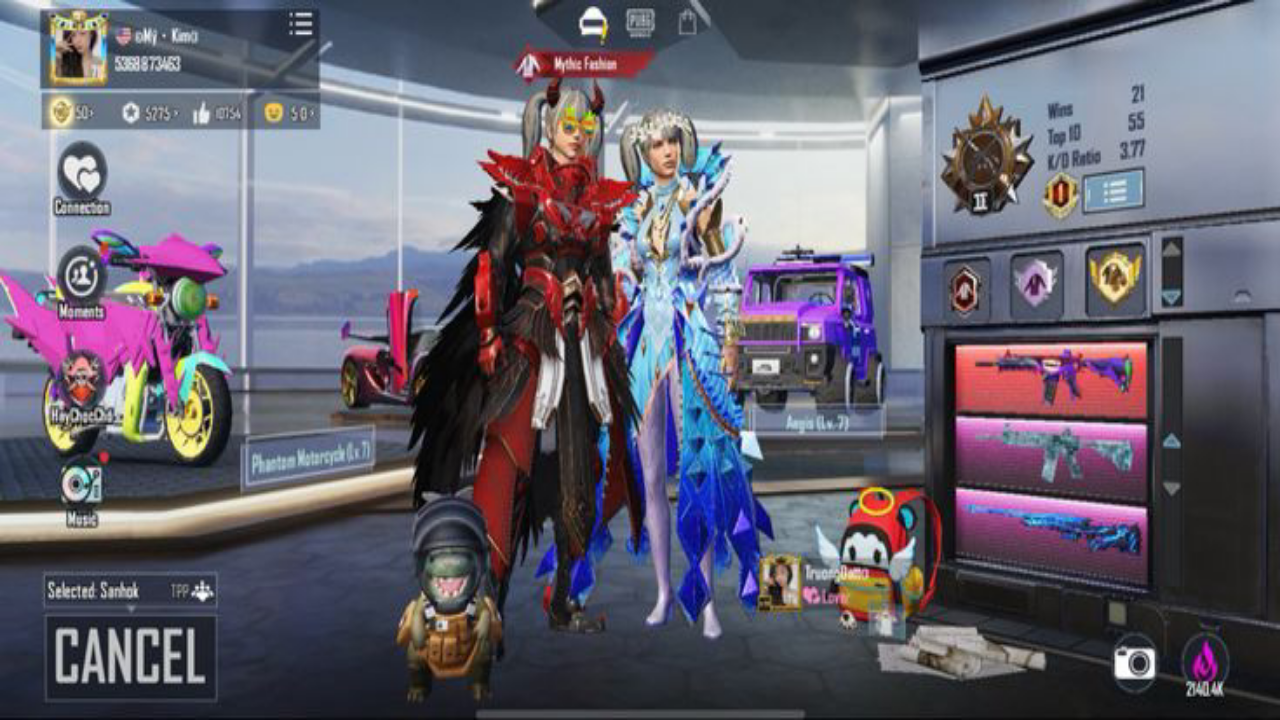Open the Music player icon

[x=81, y=485]
